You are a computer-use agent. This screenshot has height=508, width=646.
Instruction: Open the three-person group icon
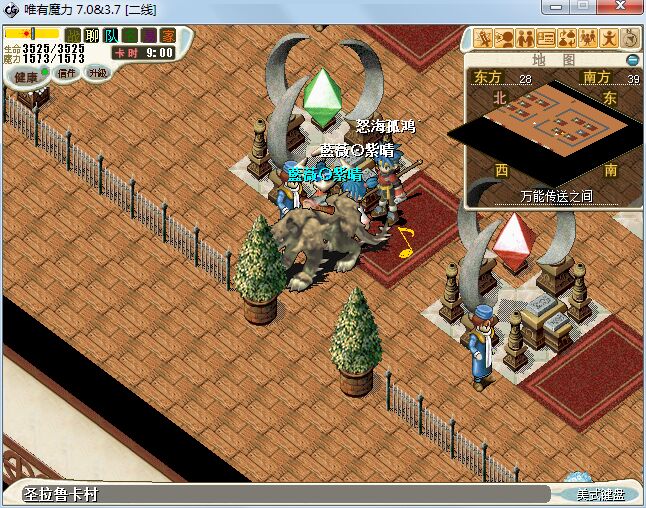588,39
